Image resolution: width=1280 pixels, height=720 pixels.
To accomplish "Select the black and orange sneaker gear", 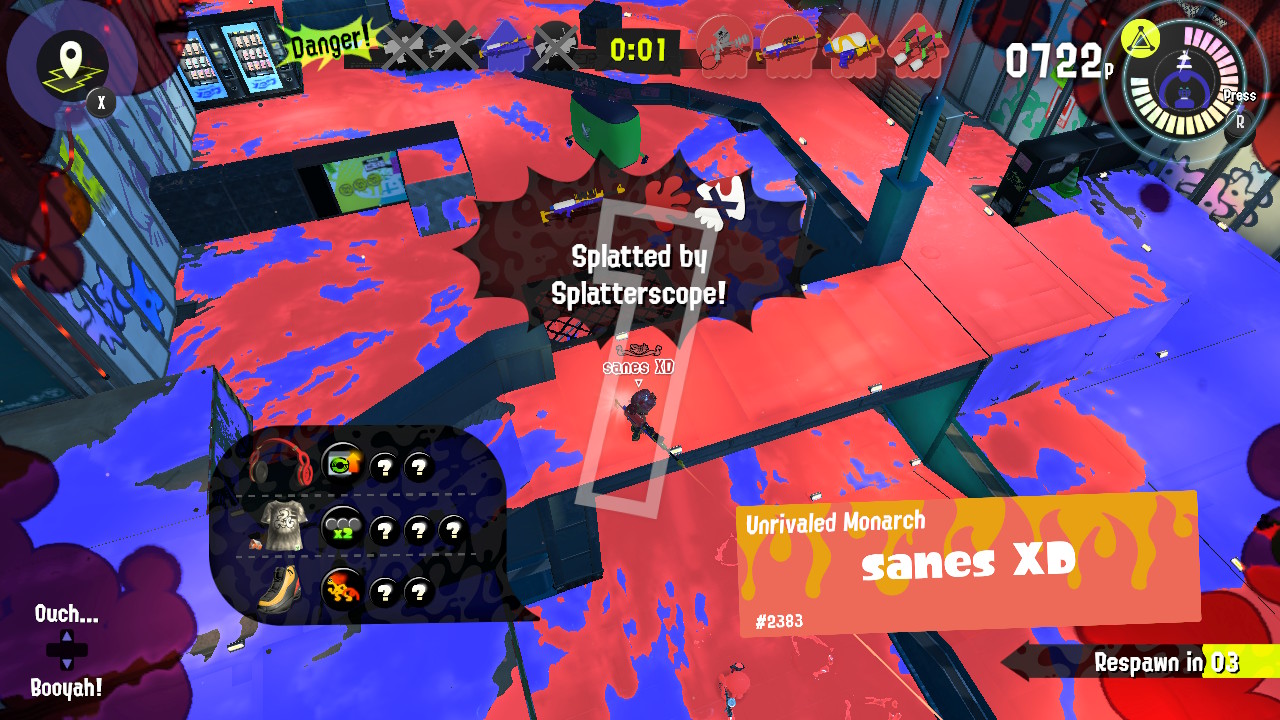I will [x=278, y=588].
